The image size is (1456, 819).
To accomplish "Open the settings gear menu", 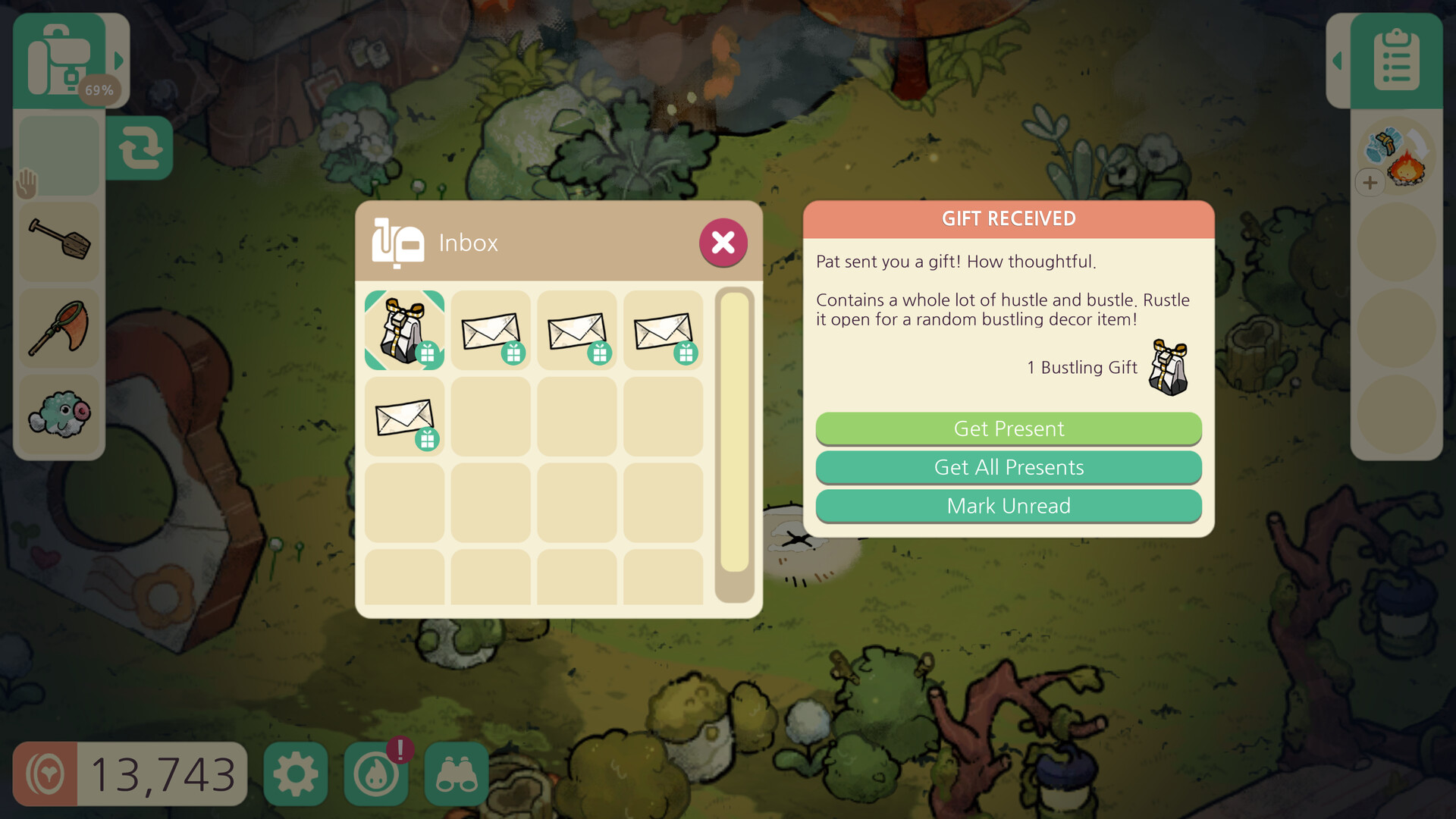I will (295, 773).
